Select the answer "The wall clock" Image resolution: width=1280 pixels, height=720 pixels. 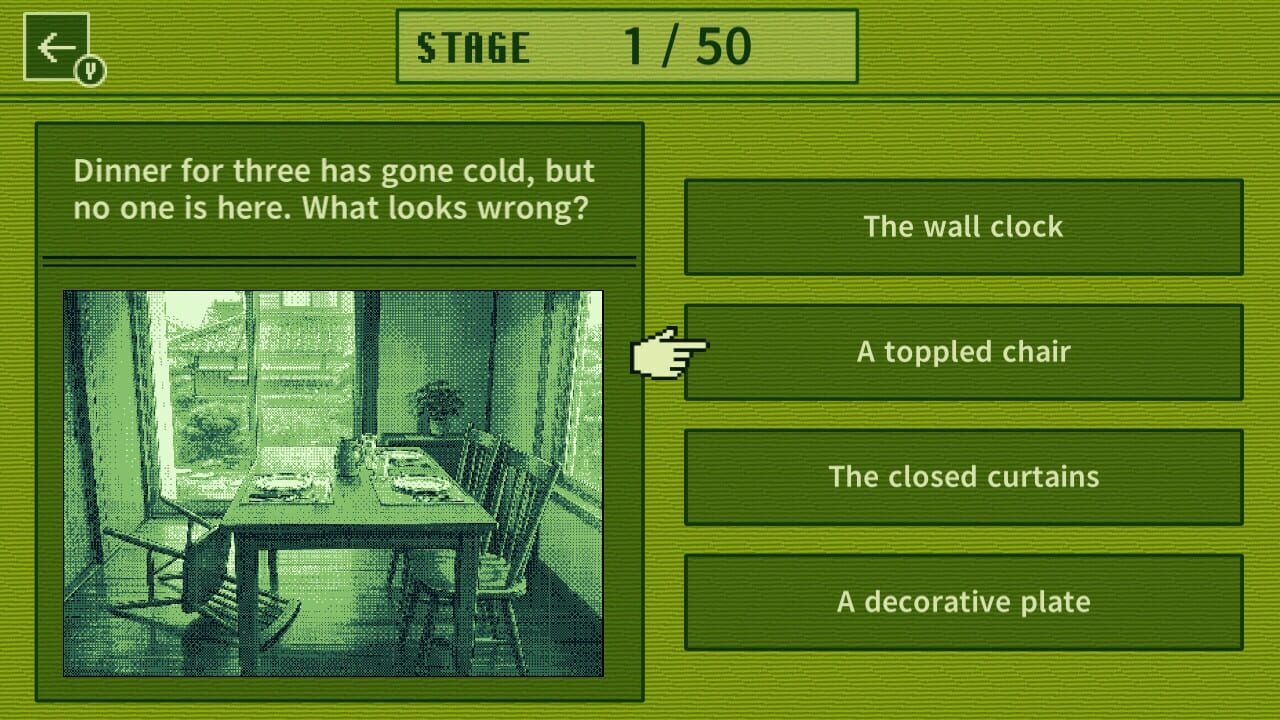pyautogui.click(x=963, y=226)
